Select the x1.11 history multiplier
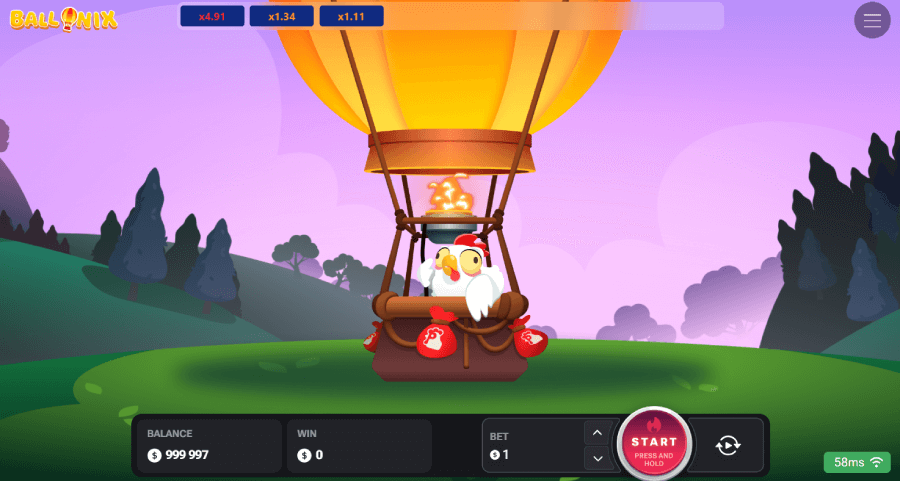The image size is (900, 481). [351, 16]
